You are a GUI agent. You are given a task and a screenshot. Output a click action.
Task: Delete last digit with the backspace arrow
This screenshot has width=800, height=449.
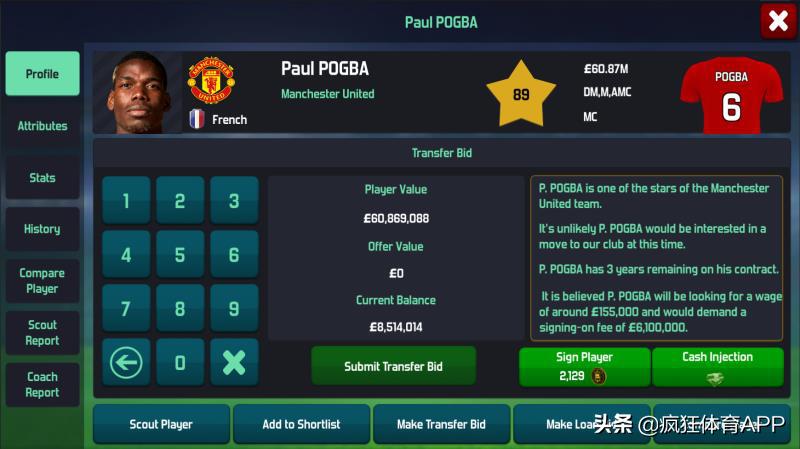pos(126,363)
